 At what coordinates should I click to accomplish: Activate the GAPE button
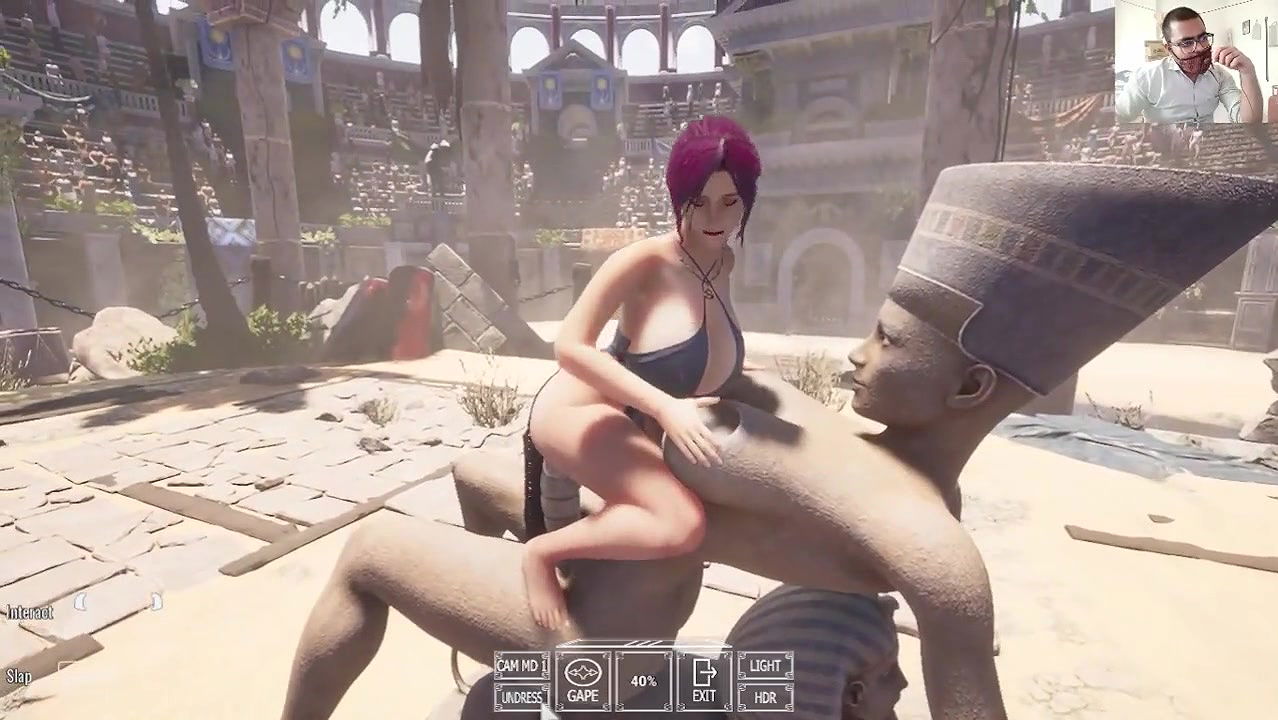[582, 681]
